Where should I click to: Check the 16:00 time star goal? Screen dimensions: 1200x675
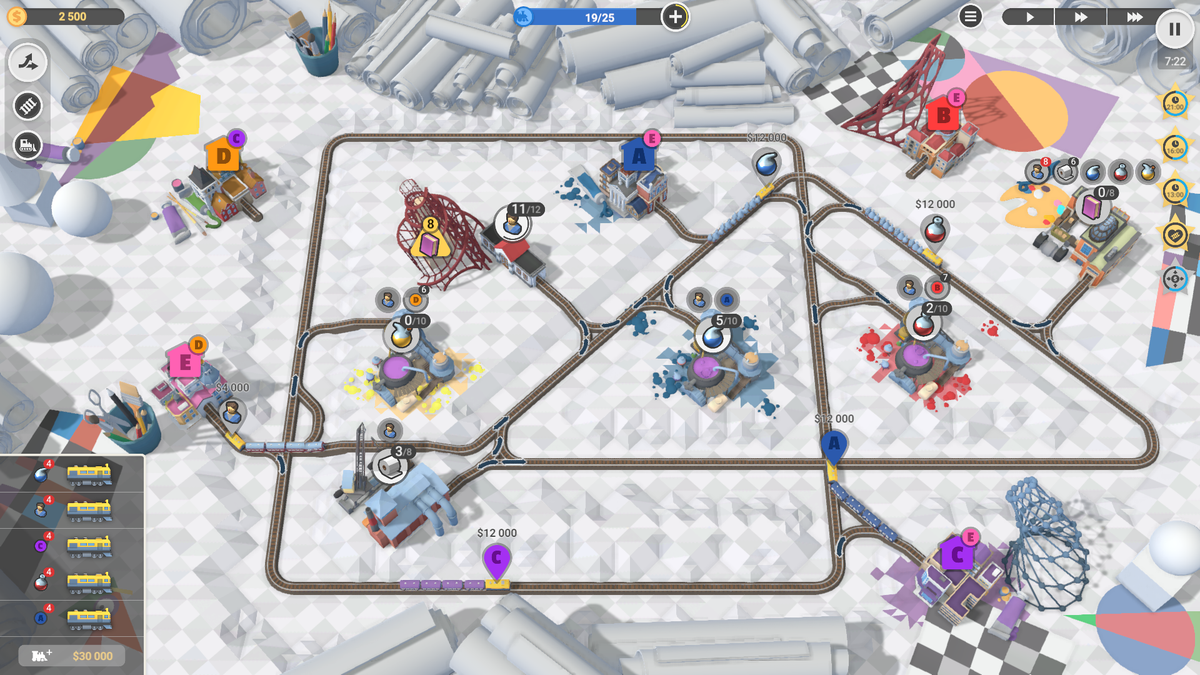[x=1175, y=148]
